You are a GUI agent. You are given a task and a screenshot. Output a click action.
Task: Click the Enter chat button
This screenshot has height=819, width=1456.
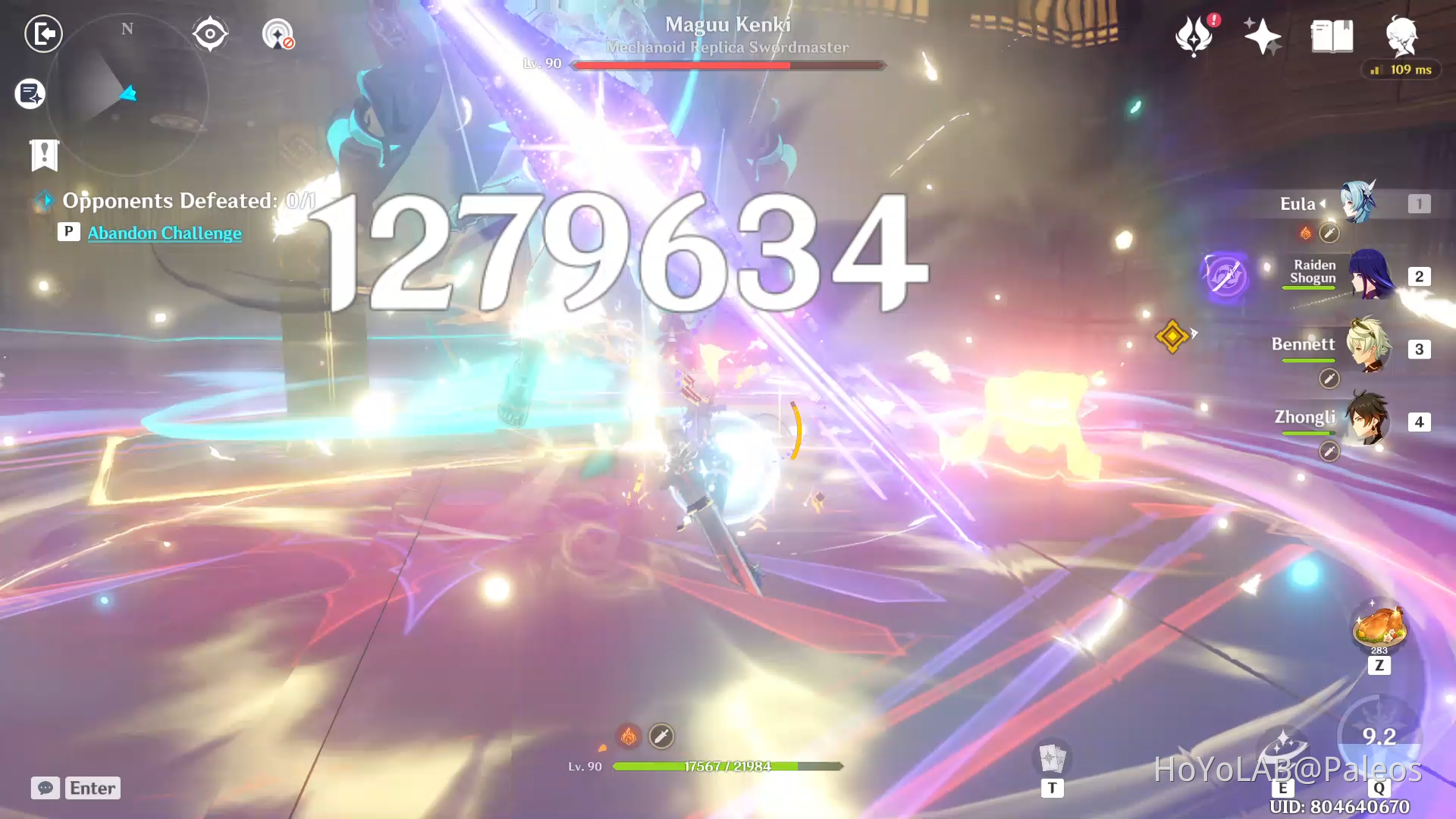pyautogui.click(x=92, y=788)
